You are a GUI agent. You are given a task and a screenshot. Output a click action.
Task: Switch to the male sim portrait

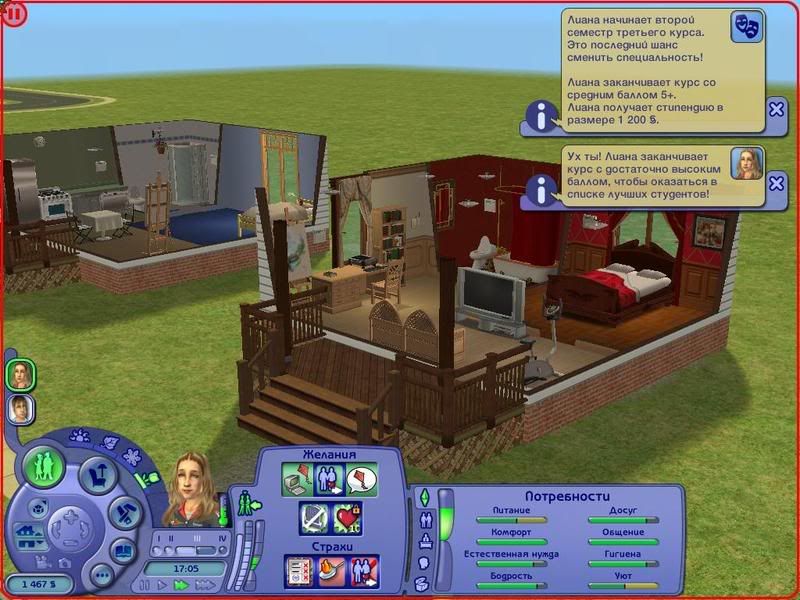(x=20, y=408)
